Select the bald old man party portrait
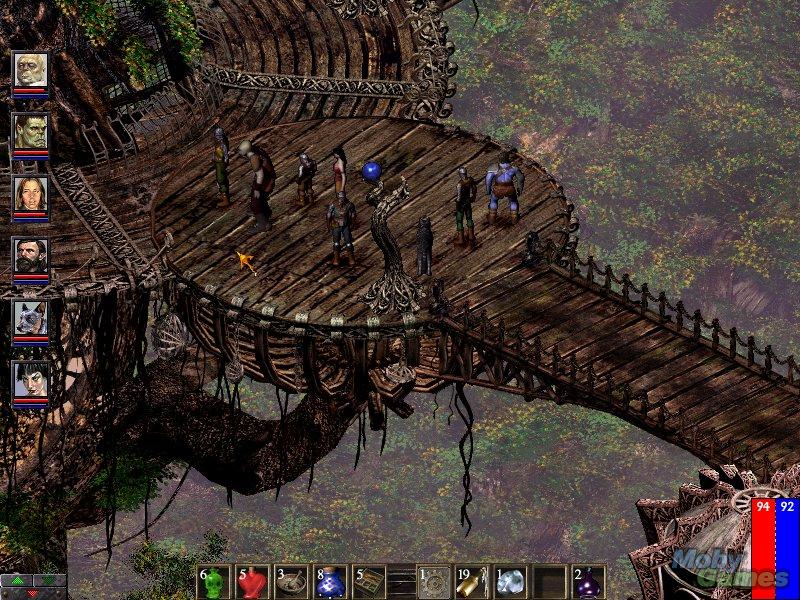Image resolution: width=800 pixels, height=600 pixels. pyautogui.click(x=31, y=70)
